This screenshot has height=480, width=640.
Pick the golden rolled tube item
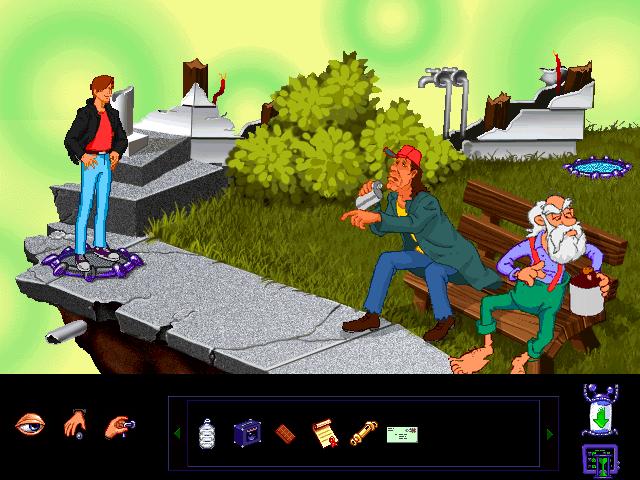[362, 432]
